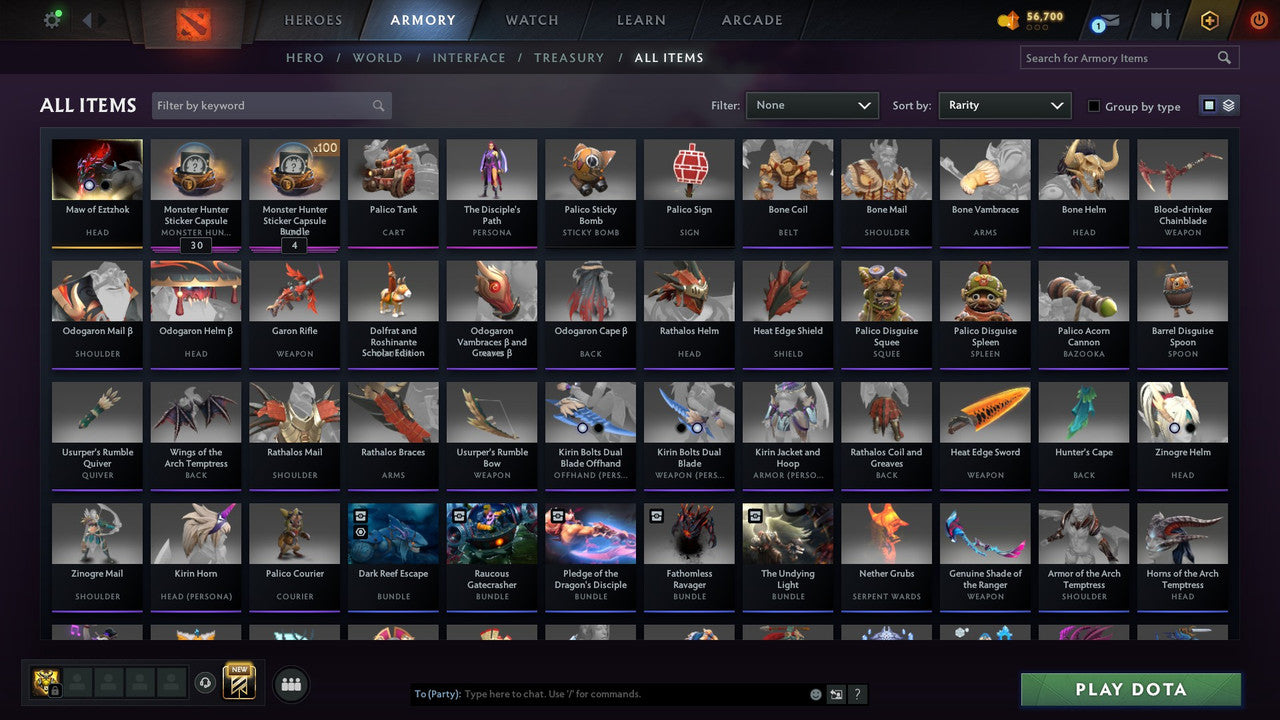Screen dimensions: 1280x720
Task: Open the TREASURY breadcrumb link
Action: click(x=569, y=57)
